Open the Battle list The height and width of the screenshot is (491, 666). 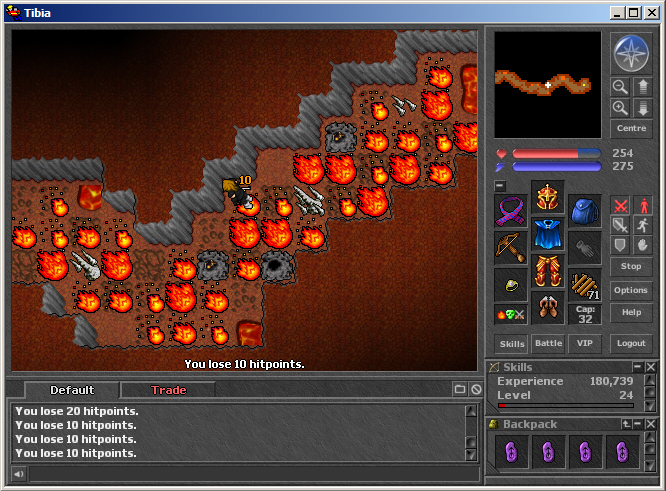click(x=548, y=343)
